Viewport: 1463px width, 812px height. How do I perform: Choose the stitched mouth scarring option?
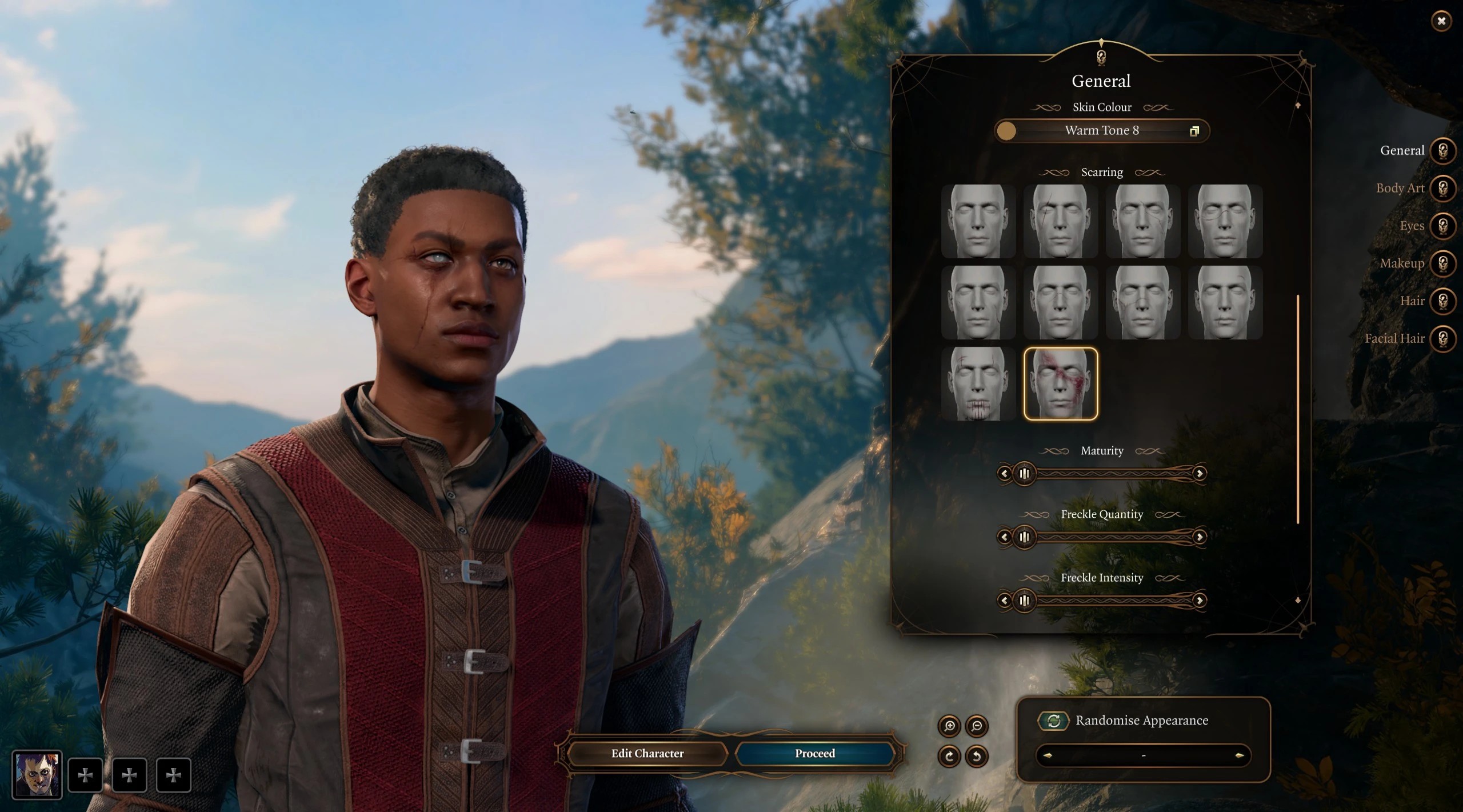[978, 383]
